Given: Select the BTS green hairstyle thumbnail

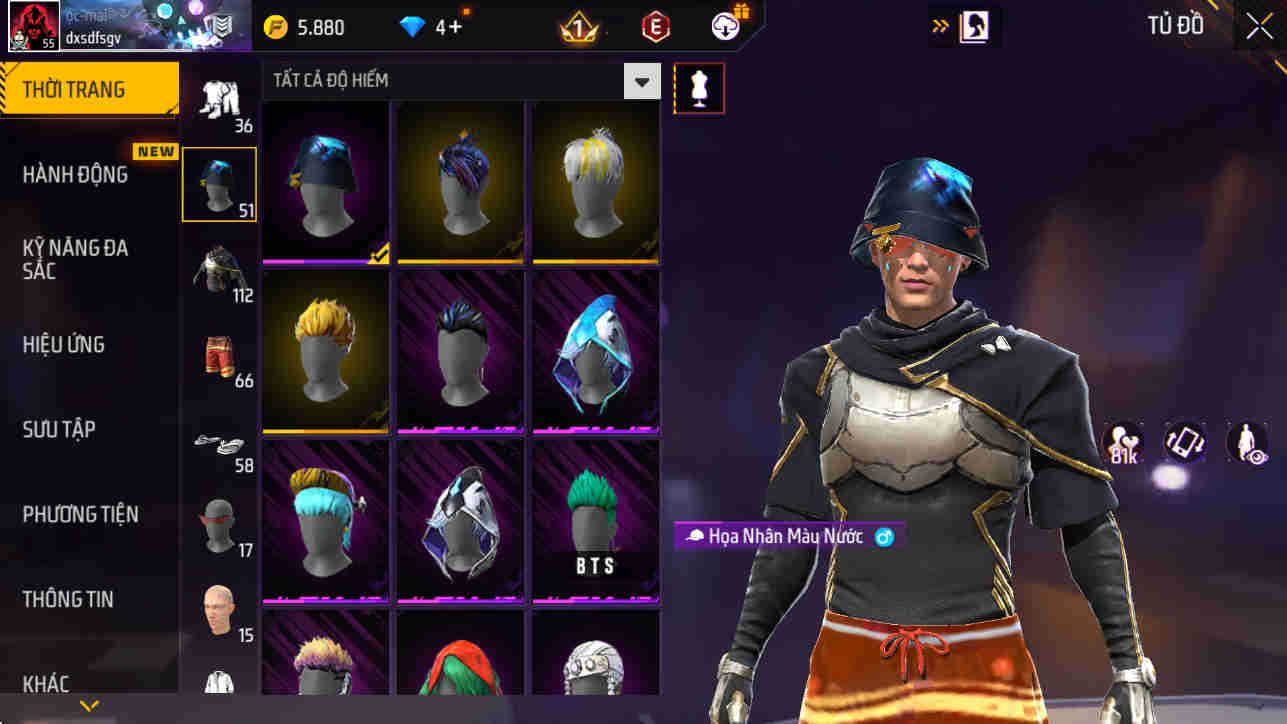Looking at the screenshot, I should tap(594, 520).
